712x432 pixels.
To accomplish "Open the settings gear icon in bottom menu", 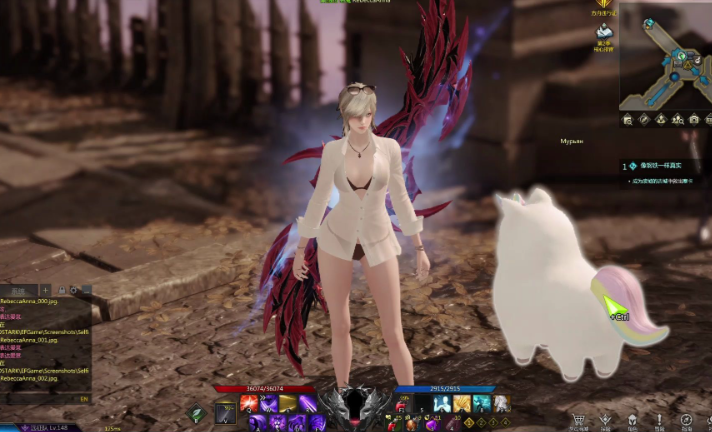I will click(686, 420).
